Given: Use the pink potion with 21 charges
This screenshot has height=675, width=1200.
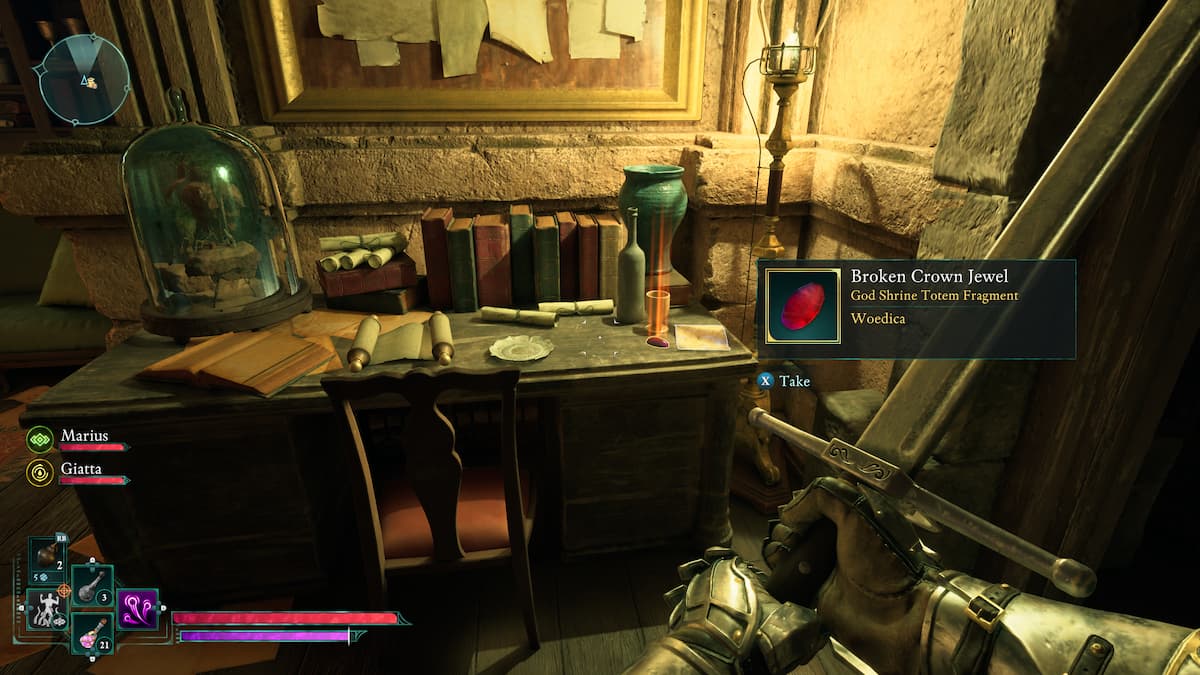Looking at the screenshot, I should (92, 633).
